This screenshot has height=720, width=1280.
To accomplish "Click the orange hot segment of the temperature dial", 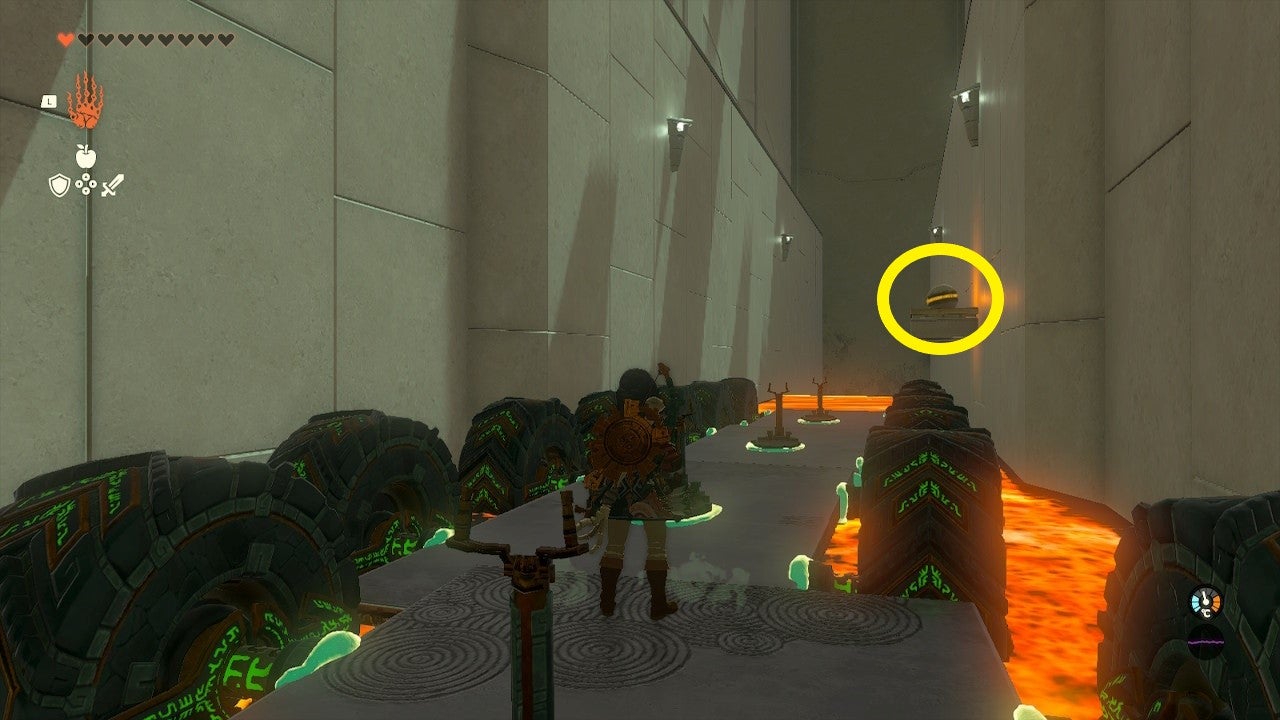I will pyautogui.click(x=1216, y=603).
